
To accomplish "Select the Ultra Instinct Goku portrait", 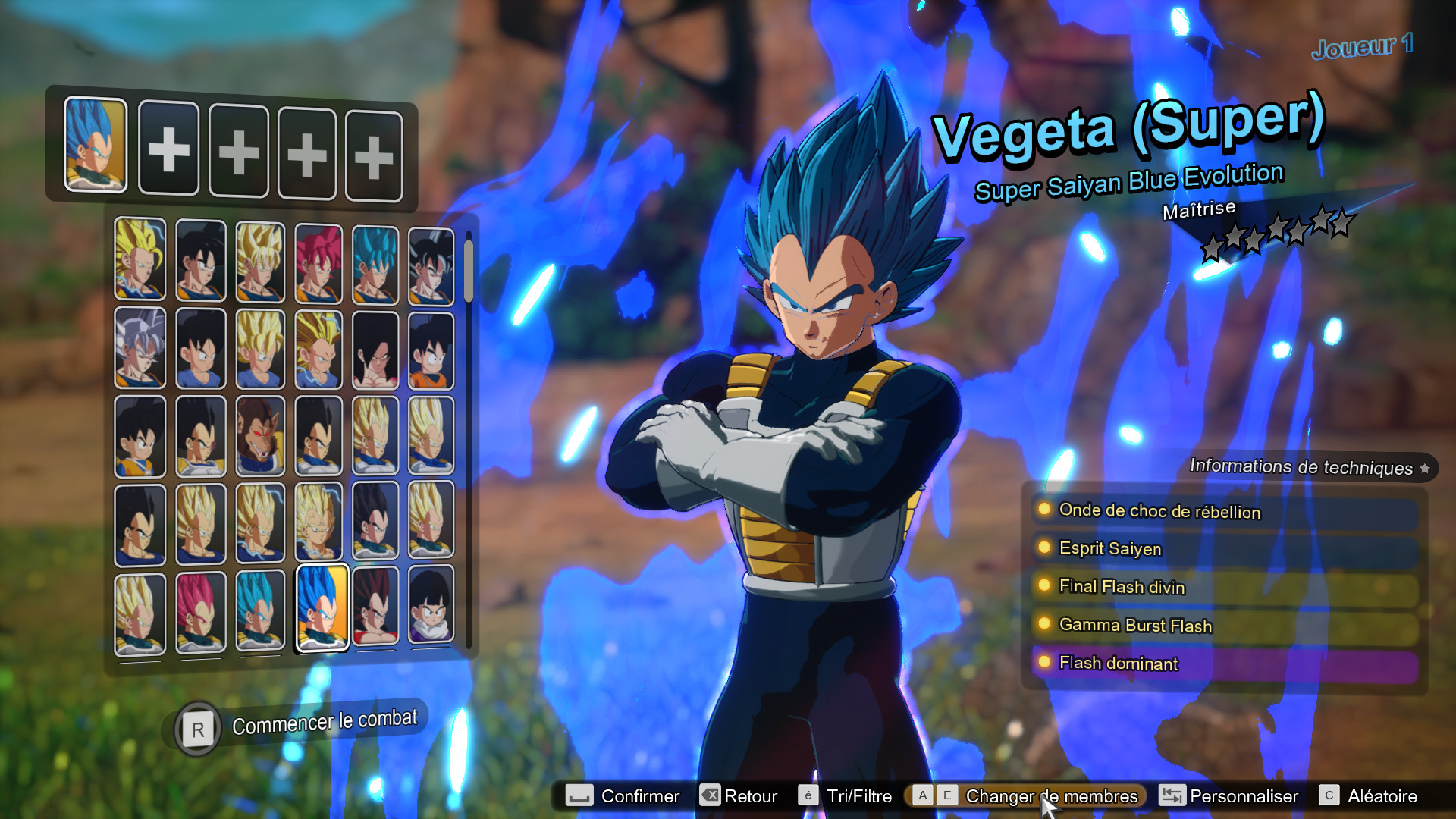I will click(x=140, y=349).
